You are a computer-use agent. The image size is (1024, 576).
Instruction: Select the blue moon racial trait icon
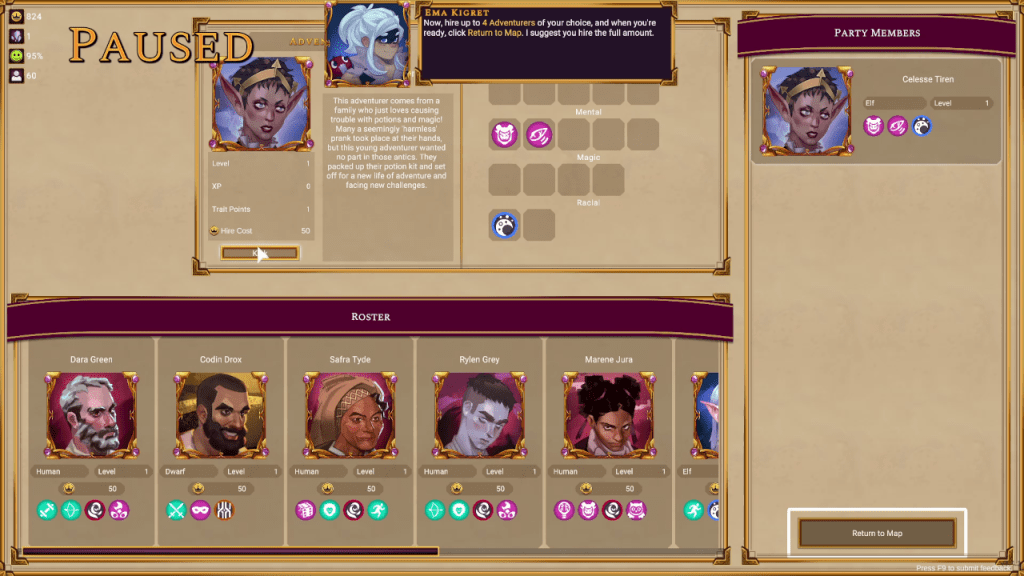[505, 225]
